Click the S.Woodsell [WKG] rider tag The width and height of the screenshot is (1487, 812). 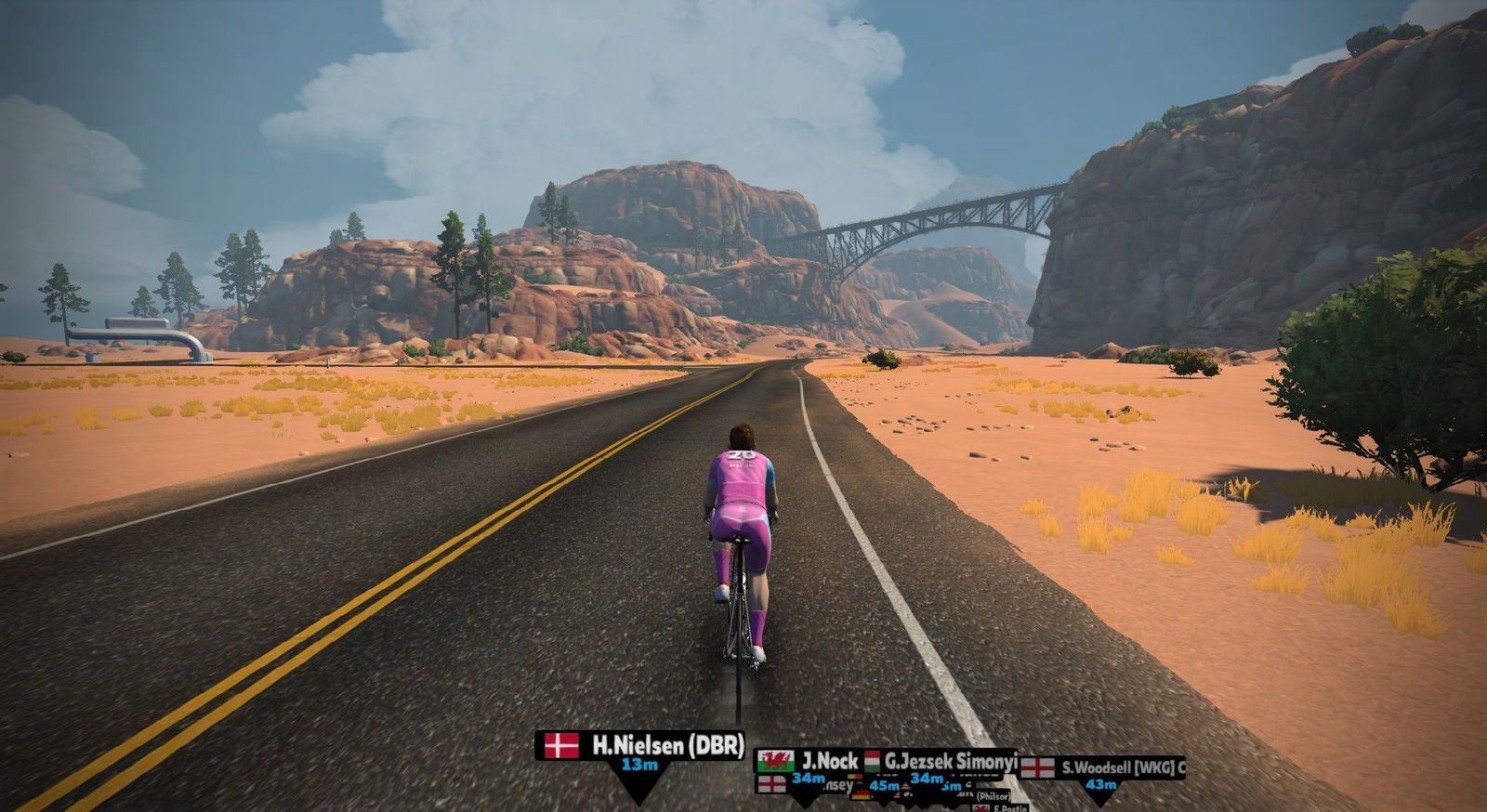[x=1103, y=767]
